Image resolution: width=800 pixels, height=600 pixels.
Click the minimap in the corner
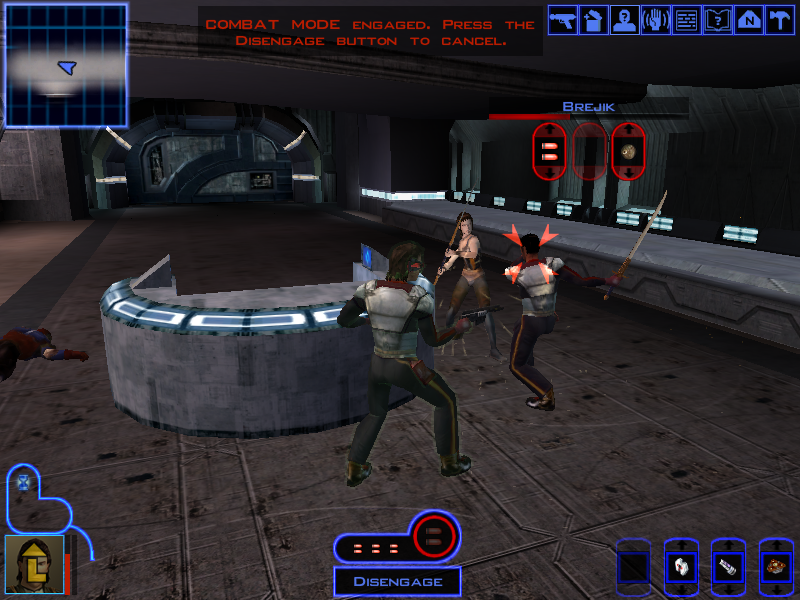66,64
